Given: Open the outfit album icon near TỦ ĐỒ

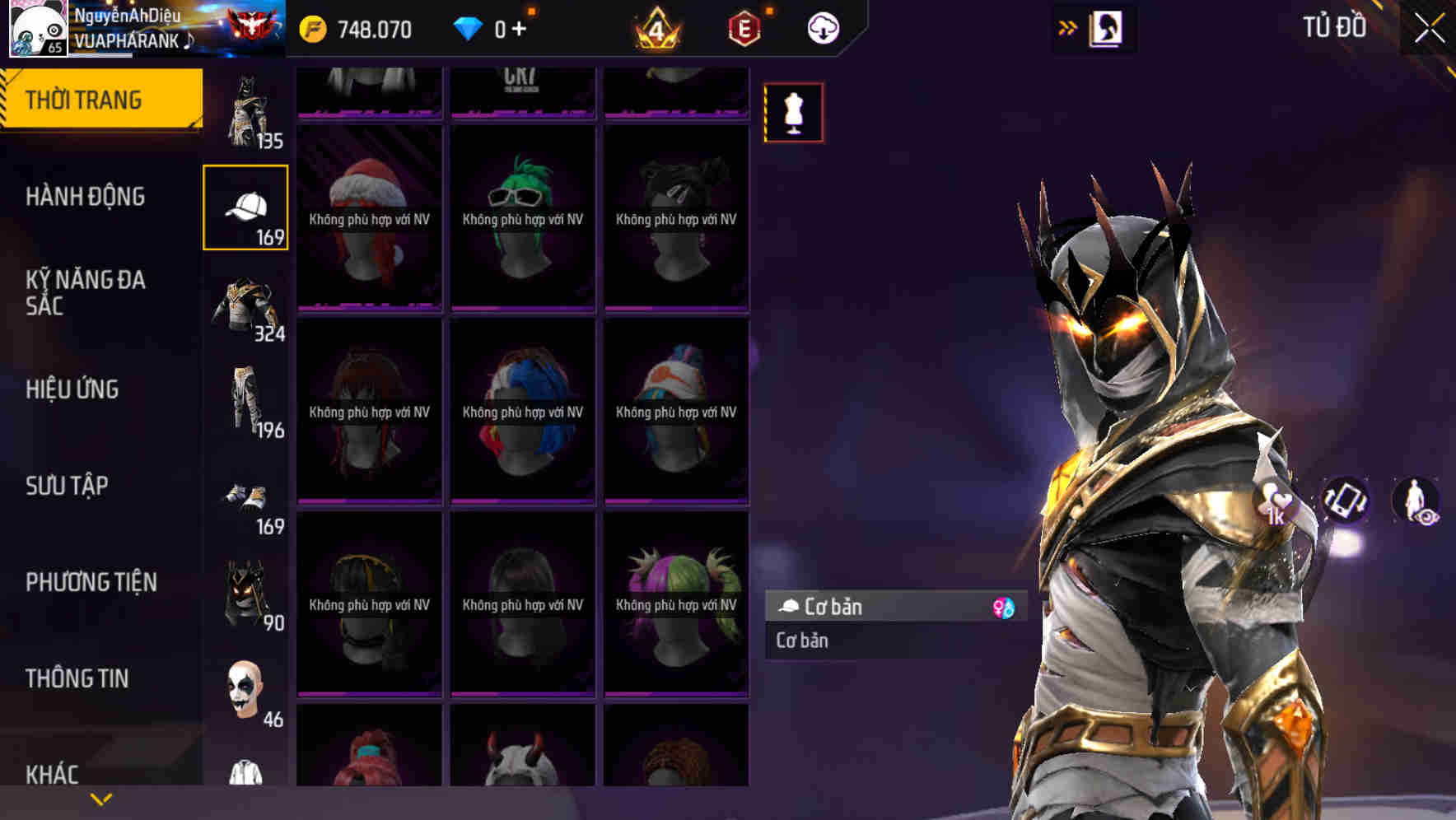Looking at the screenshot, I should coord(1105,27).
